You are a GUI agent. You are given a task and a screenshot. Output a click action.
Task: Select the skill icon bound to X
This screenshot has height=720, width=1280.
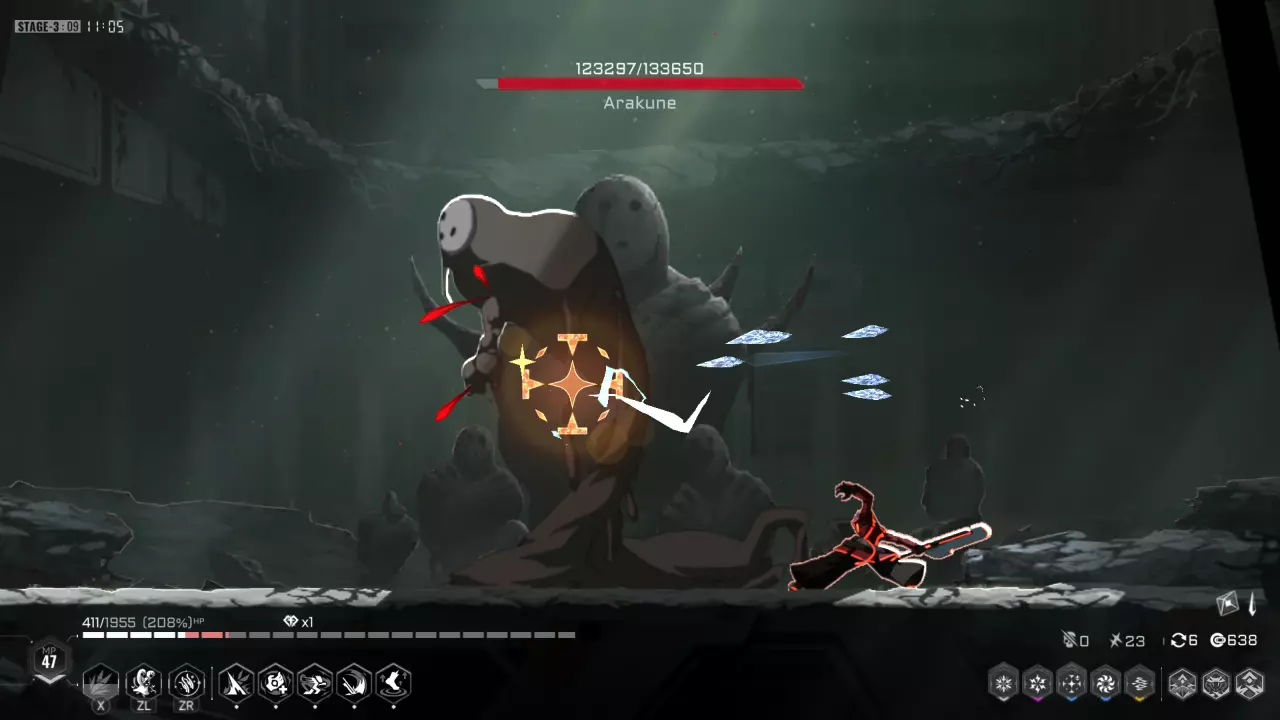tap(100, 684)
